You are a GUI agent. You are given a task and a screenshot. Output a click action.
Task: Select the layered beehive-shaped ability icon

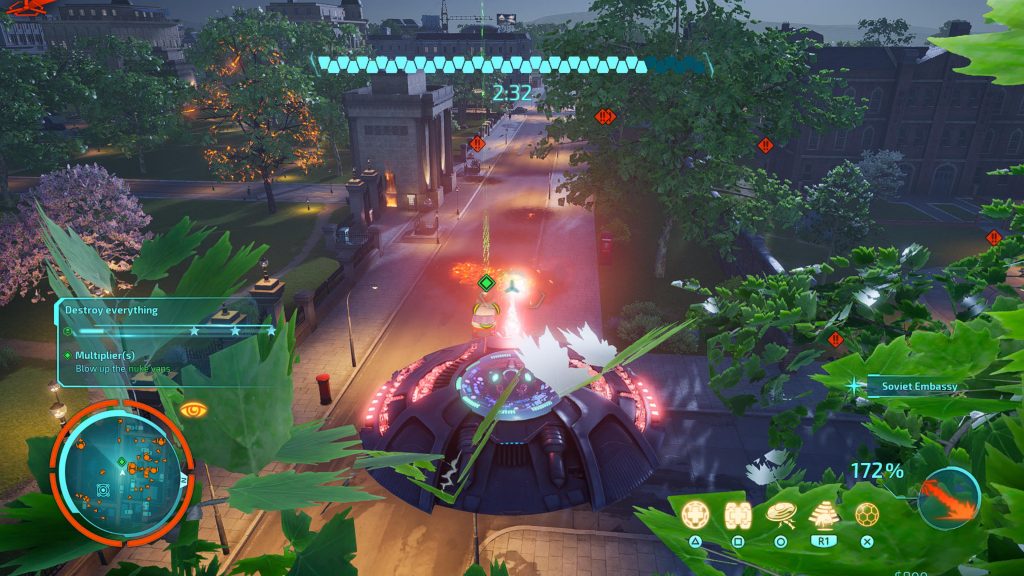(823, 514)
